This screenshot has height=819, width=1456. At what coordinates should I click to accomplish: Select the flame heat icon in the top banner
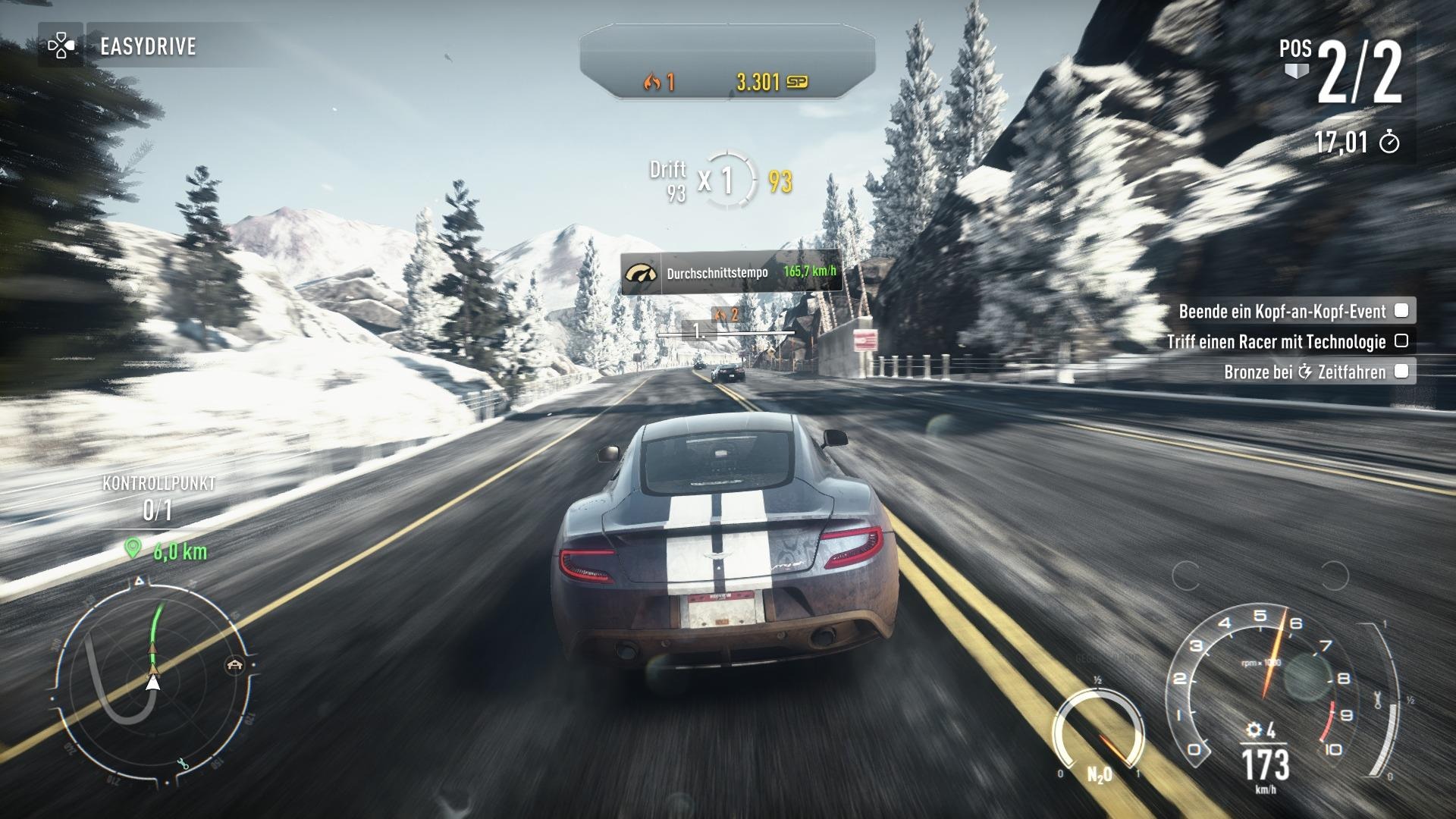click(651, 81)
